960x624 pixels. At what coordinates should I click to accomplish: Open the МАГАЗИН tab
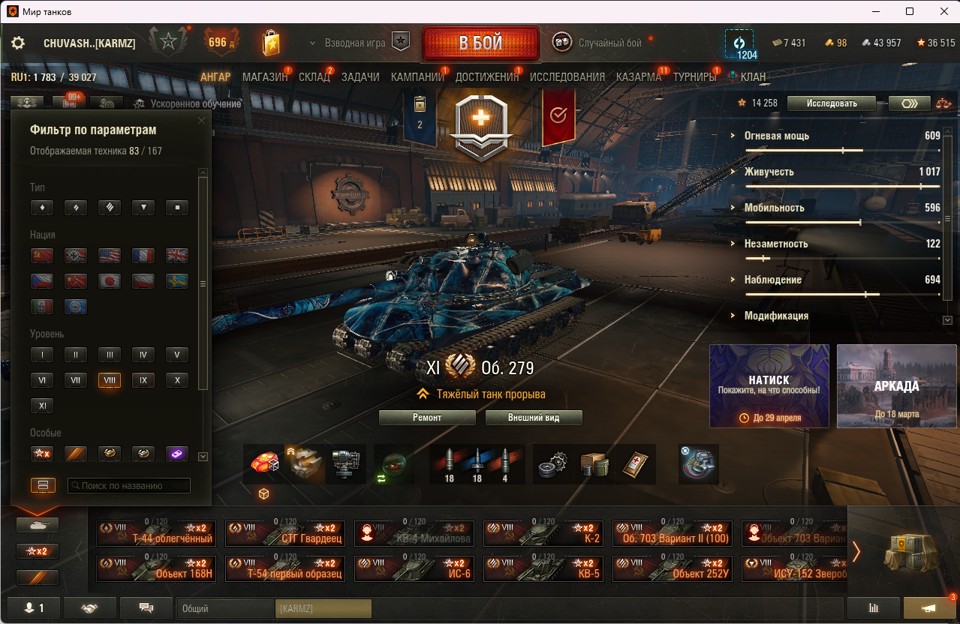click(264, 77)
